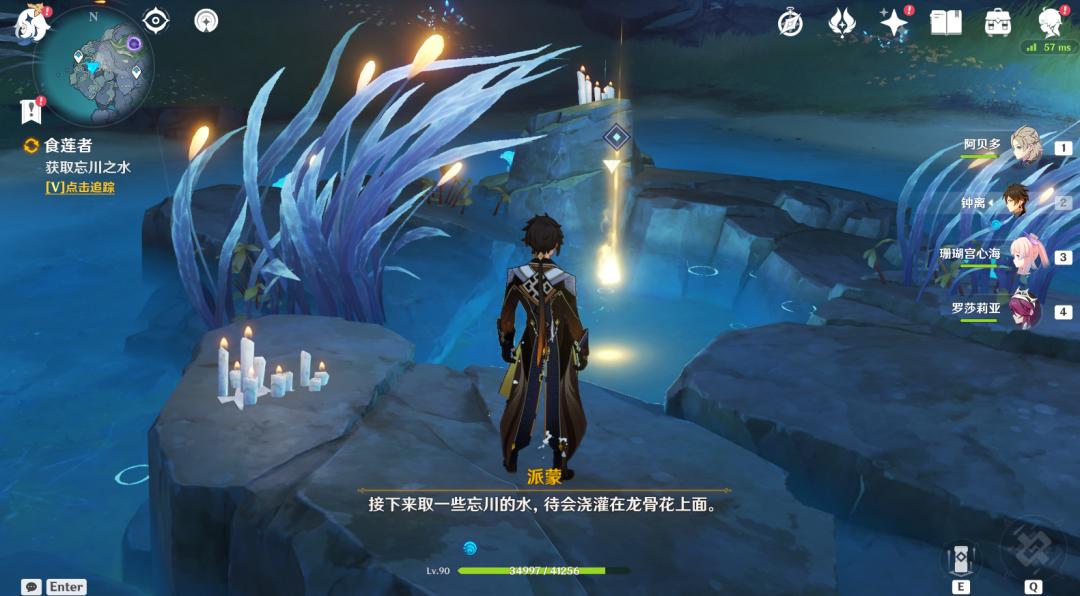Open the backpack inventory
This screenshot has width=1080, height=596.
tap(997, 22)
